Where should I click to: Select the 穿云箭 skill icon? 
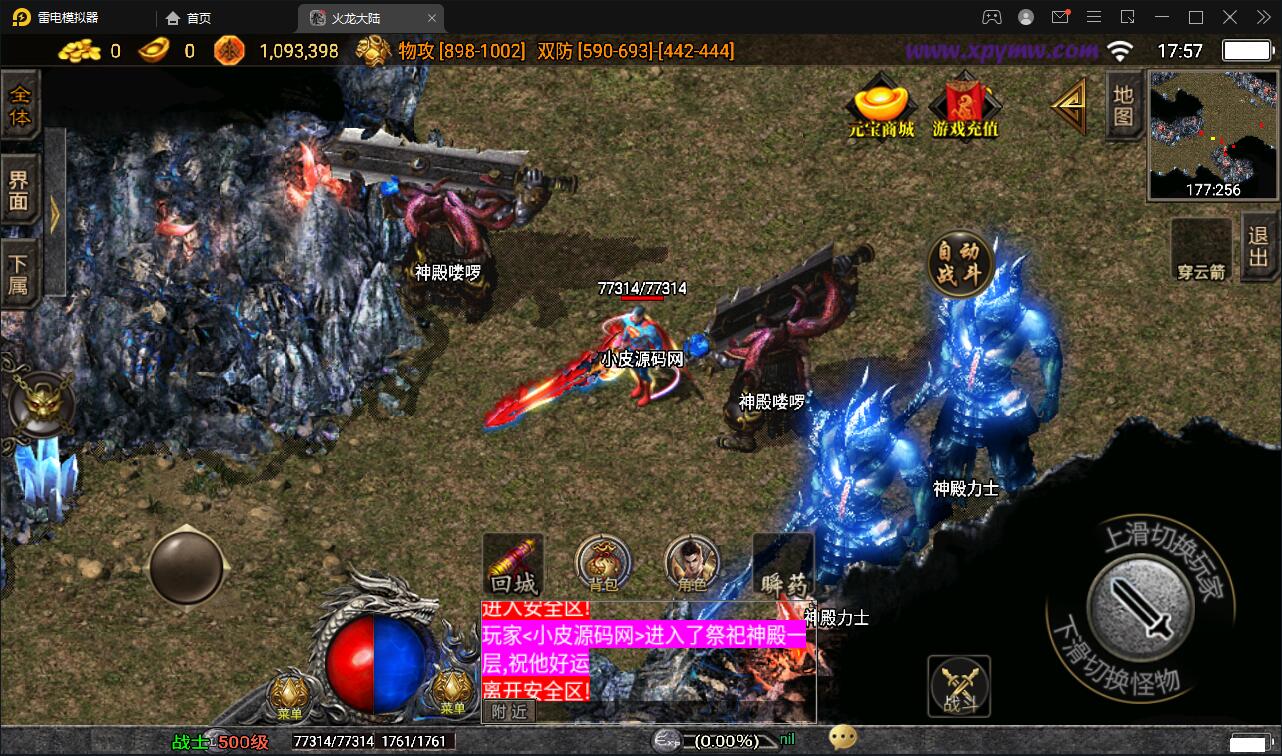(1200, 248)
